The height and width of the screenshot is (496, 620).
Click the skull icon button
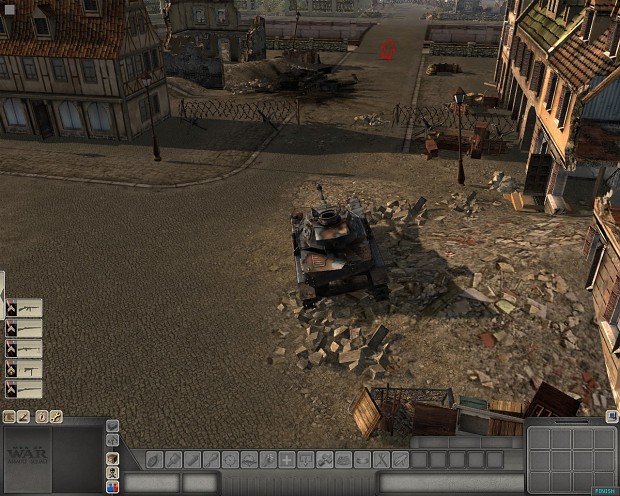coord(112,472)
